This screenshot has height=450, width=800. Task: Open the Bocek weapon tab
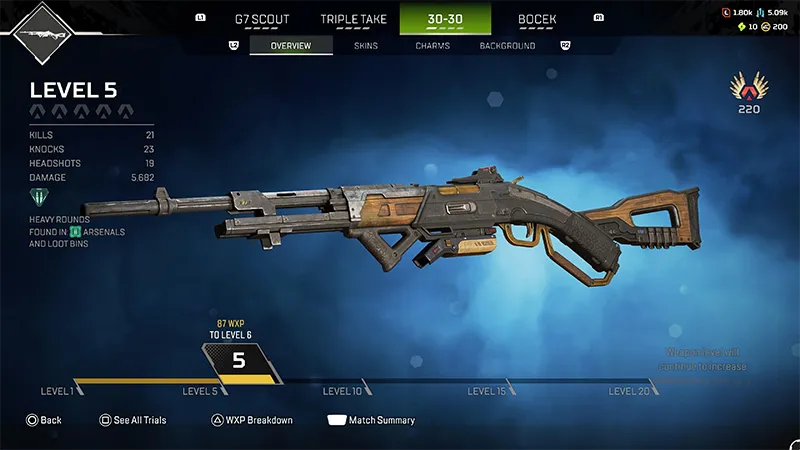[537, 19]
